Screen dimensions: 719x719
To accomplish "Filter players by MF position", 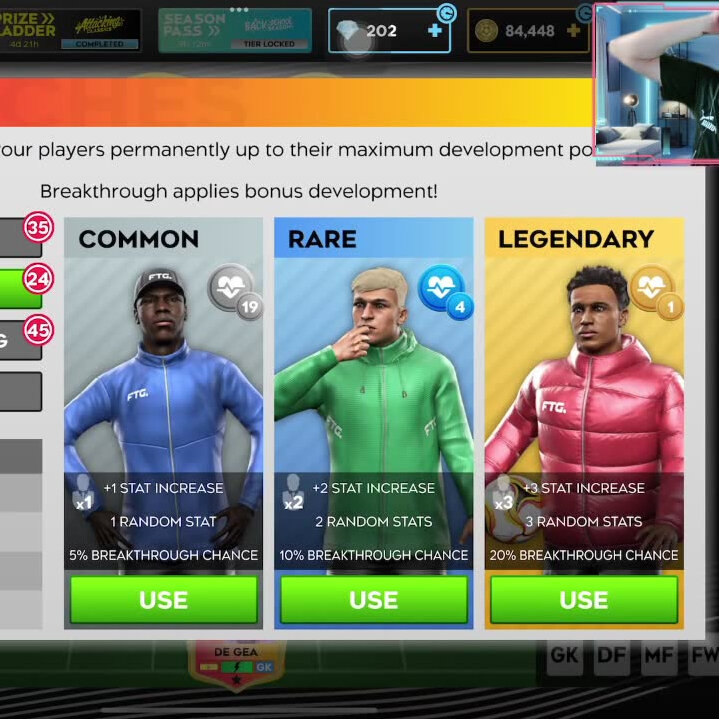I will tap(657, 656).
